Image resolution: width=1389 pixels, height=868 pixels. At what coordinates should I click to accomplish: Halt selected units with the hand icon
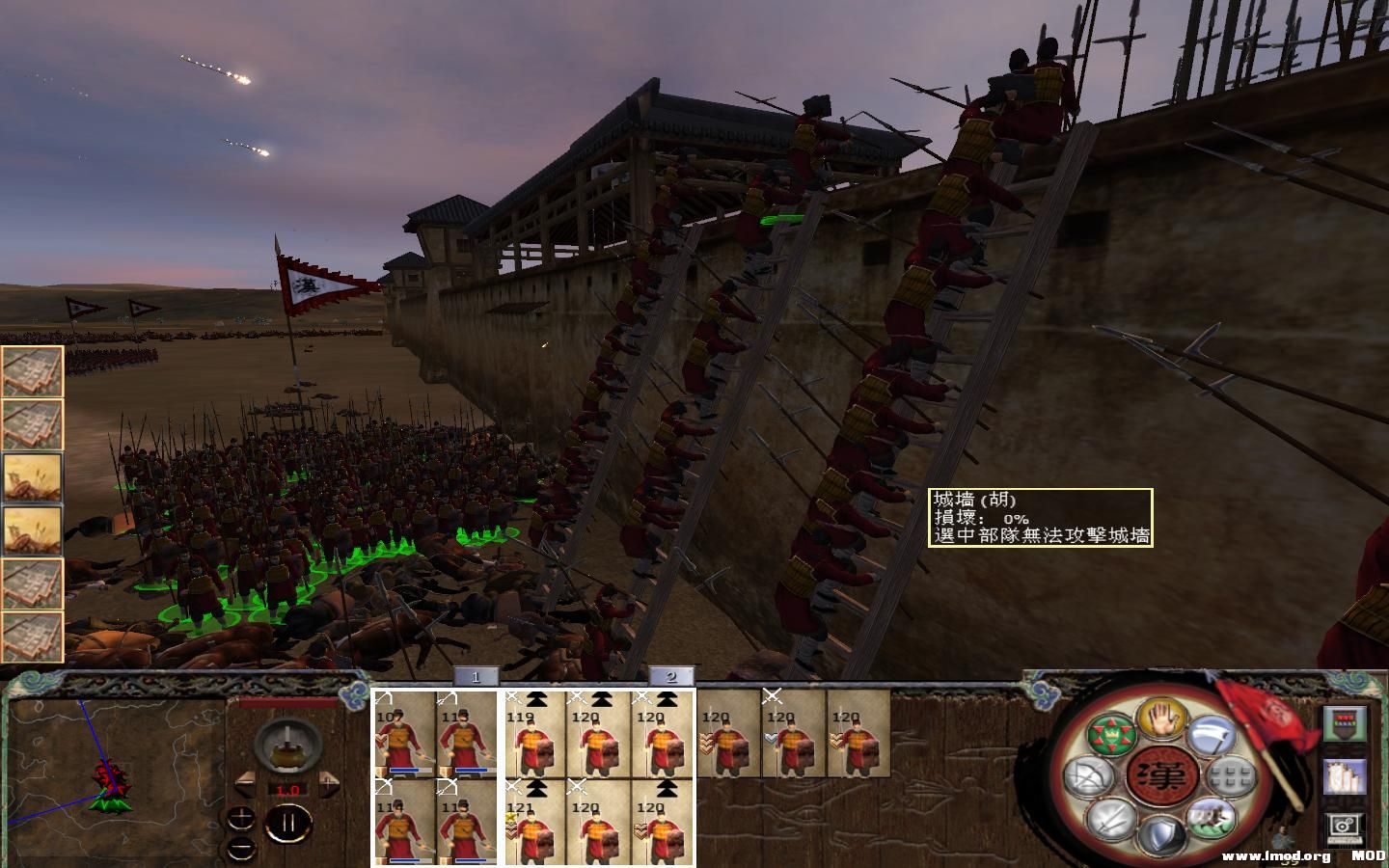click(1160, 726)
